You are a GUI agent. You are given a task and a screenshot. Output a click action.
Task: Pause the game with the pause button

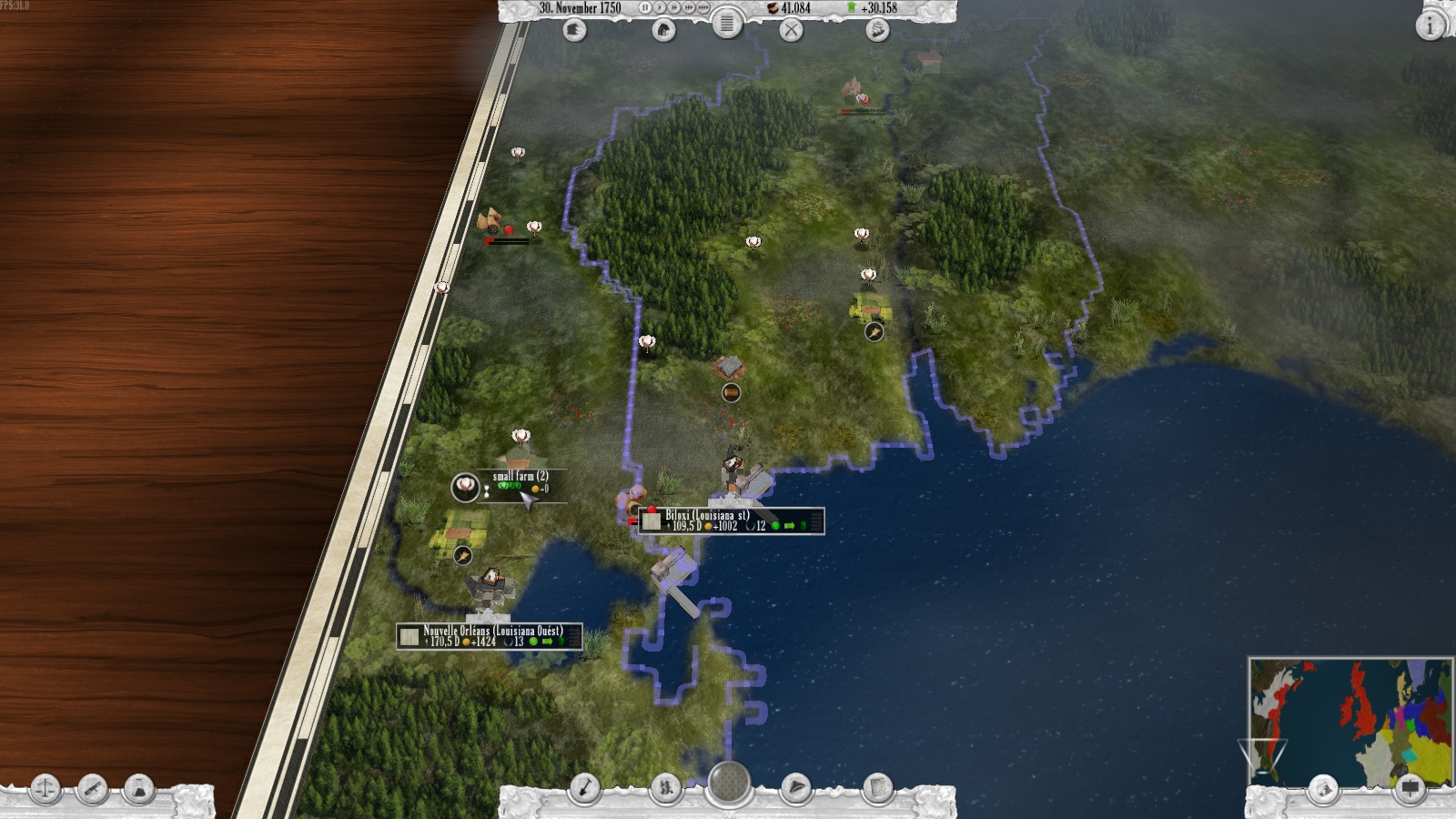point(646,8)
